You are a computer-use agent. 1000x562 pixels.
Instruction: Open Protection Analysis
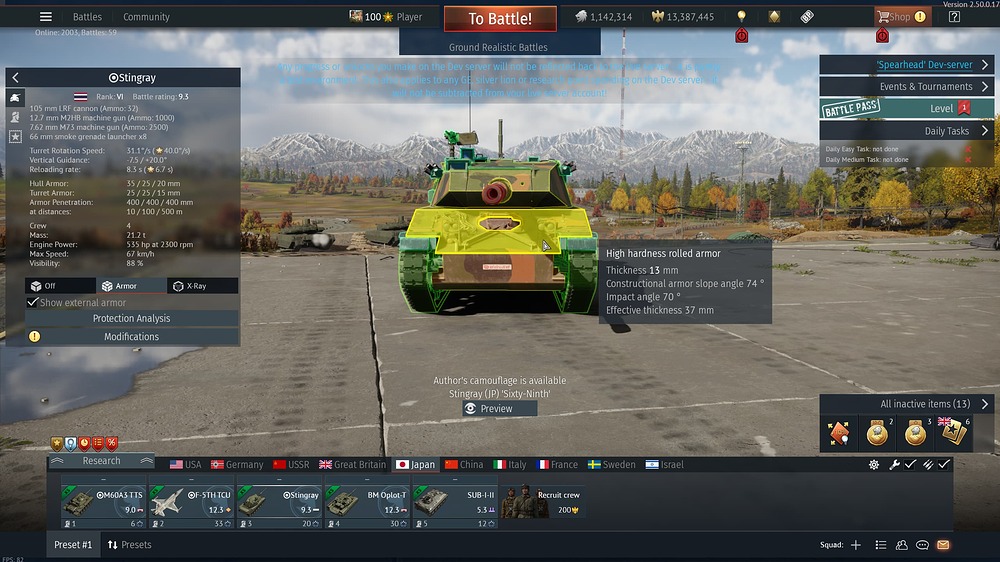pyautogui.click(x=131, y=319)
